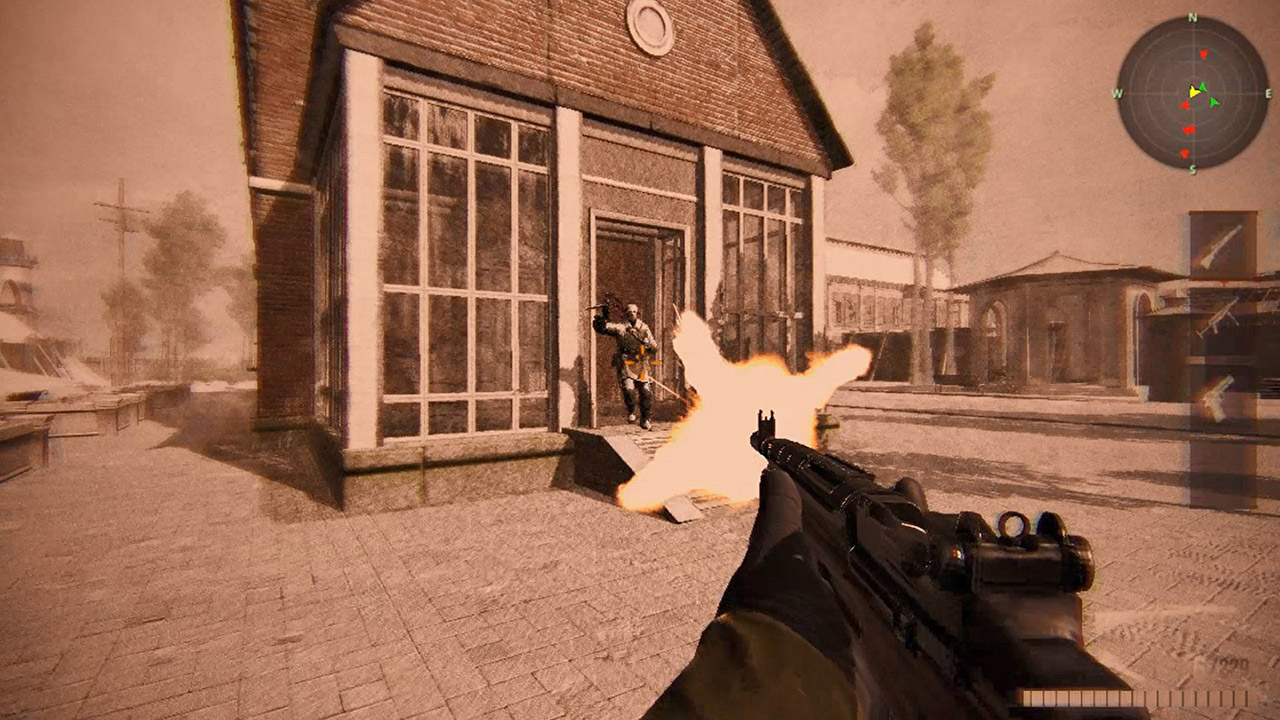The width and height of the screenshot is (1280, 720).
Task: Select the rifle icon in the weapon panel
Action: click(x=1223, y=245)
